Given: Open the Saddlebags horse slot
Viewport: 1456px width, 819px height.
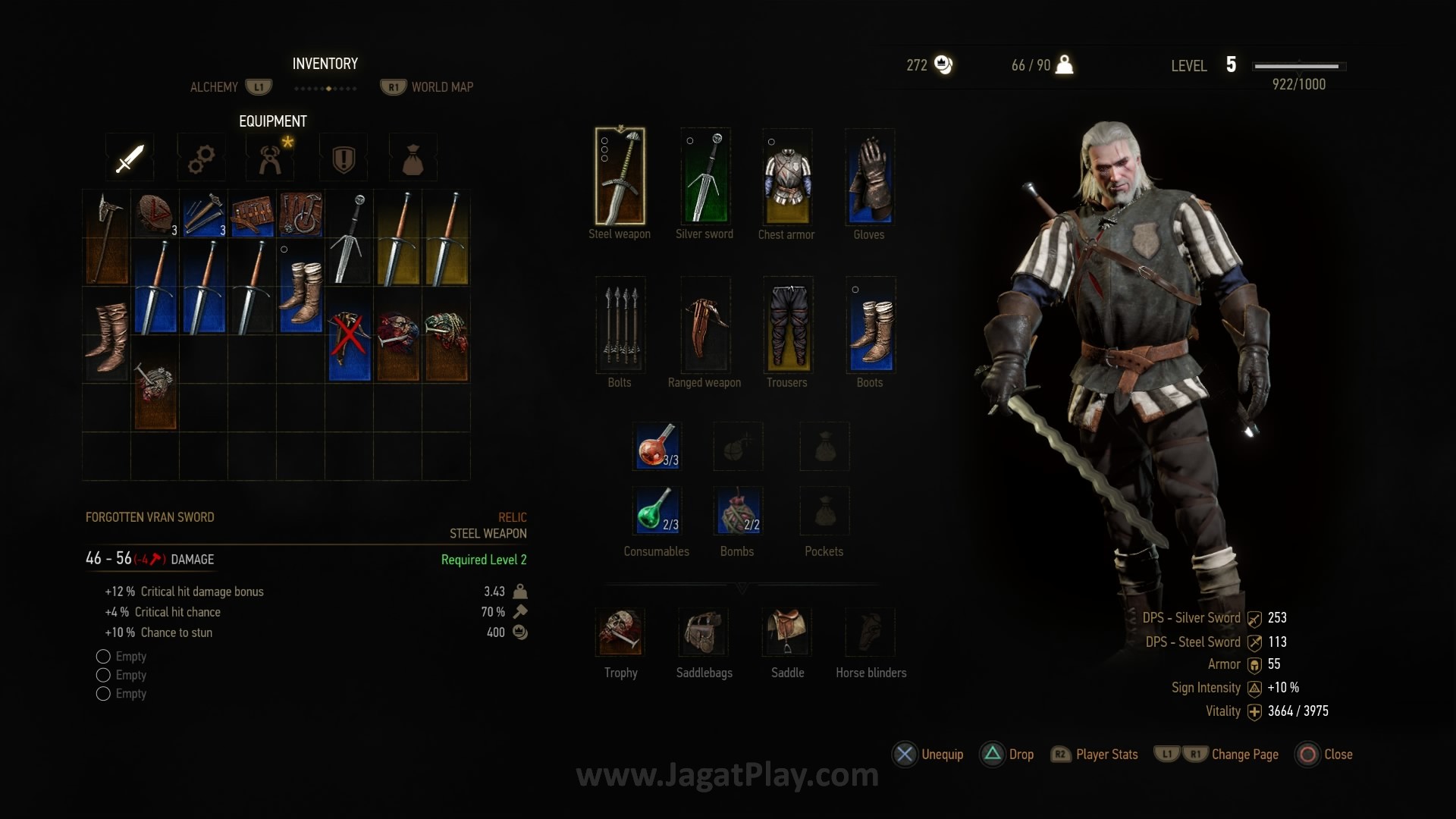Looking at the screenshot, I should click(x=703, y=632).
